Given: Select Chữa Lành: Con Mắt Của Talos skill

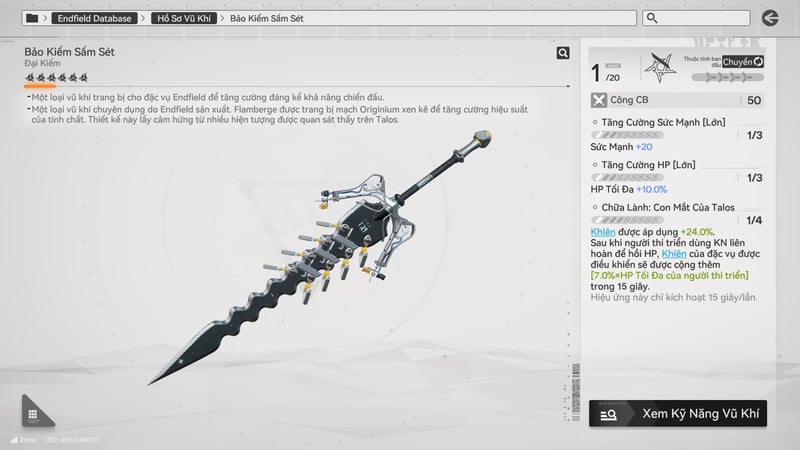Looking at the screenshot, I should tap(669, 207).
